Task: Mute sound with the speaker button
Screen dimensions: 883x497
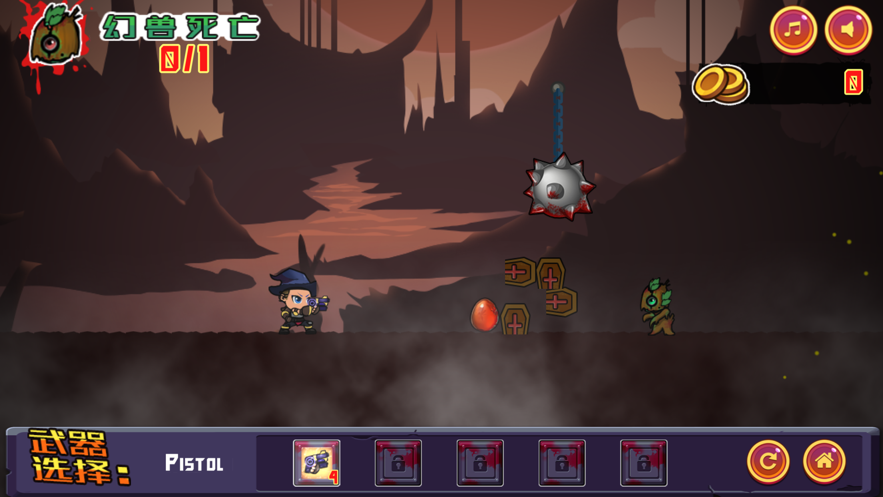Action: point(848,29)
